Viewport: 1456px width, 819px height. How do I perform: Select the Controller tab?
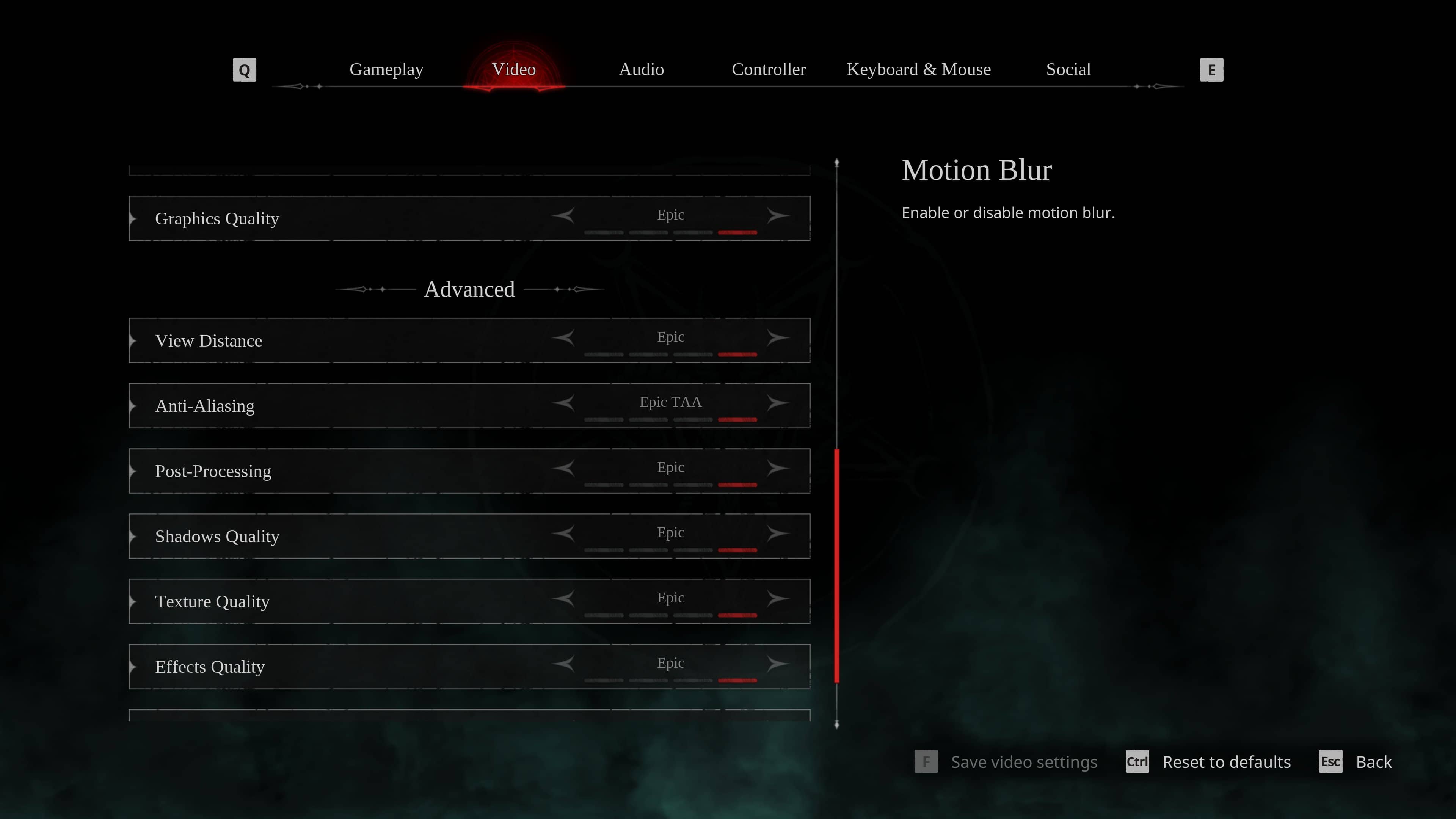pyautogui.click(x=768, y=69)
